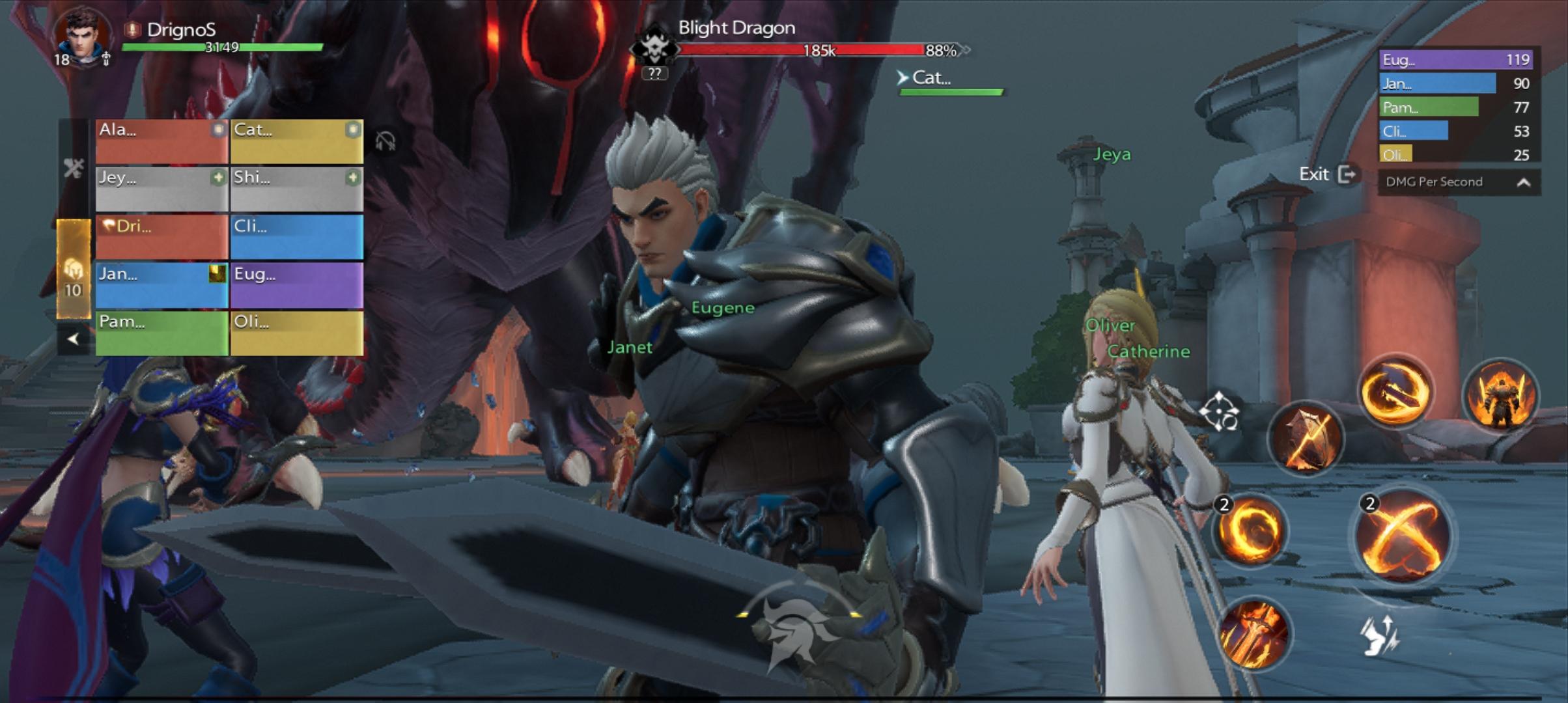Select Shi... raid frame tile
1568x703 pixels.
(296, 188)
